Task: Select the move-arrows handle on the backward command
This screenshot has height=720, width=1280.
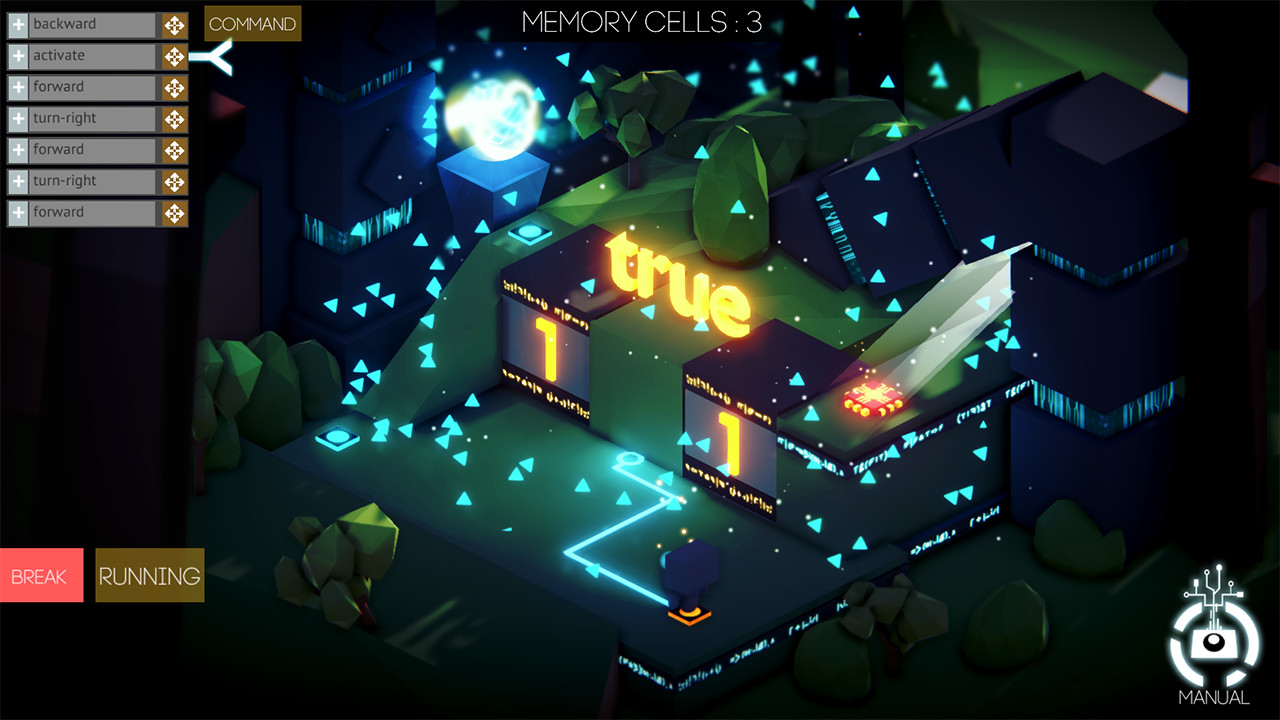Action: [x=174, y=24]
